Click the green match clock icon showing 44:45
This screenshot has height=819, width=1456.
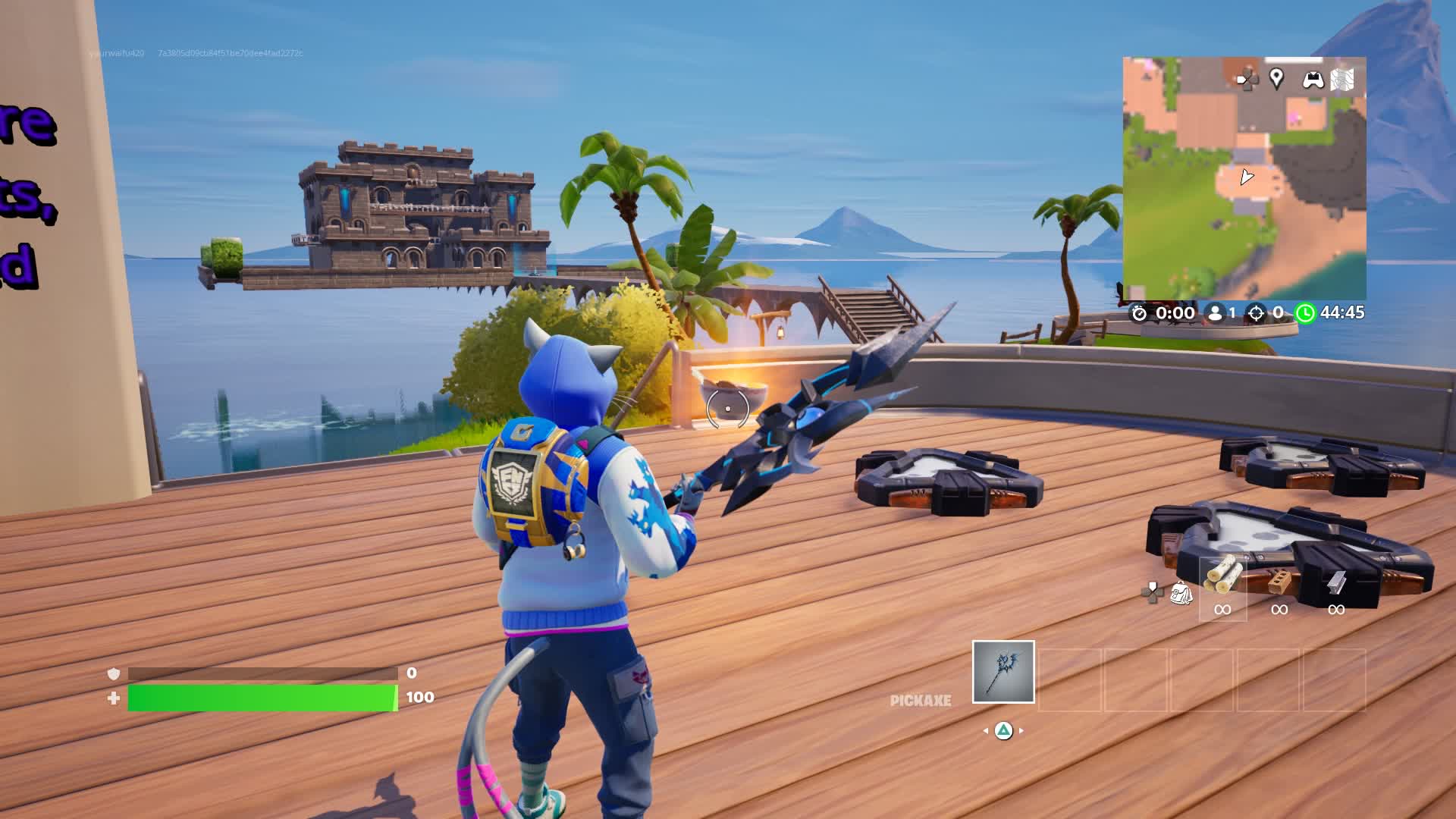(x=1306, y=312)
